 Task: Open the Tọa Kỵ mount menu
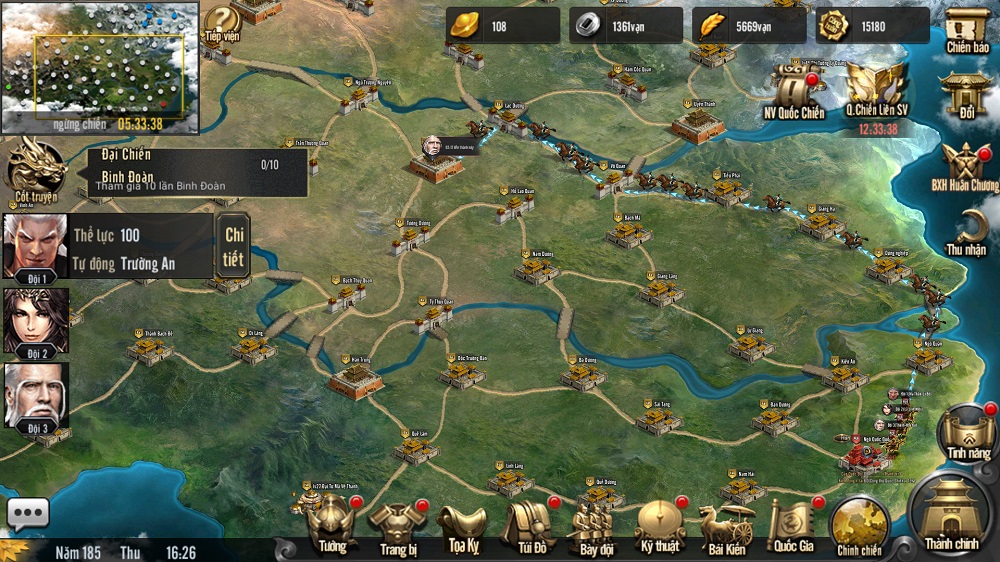click(461, 524)
